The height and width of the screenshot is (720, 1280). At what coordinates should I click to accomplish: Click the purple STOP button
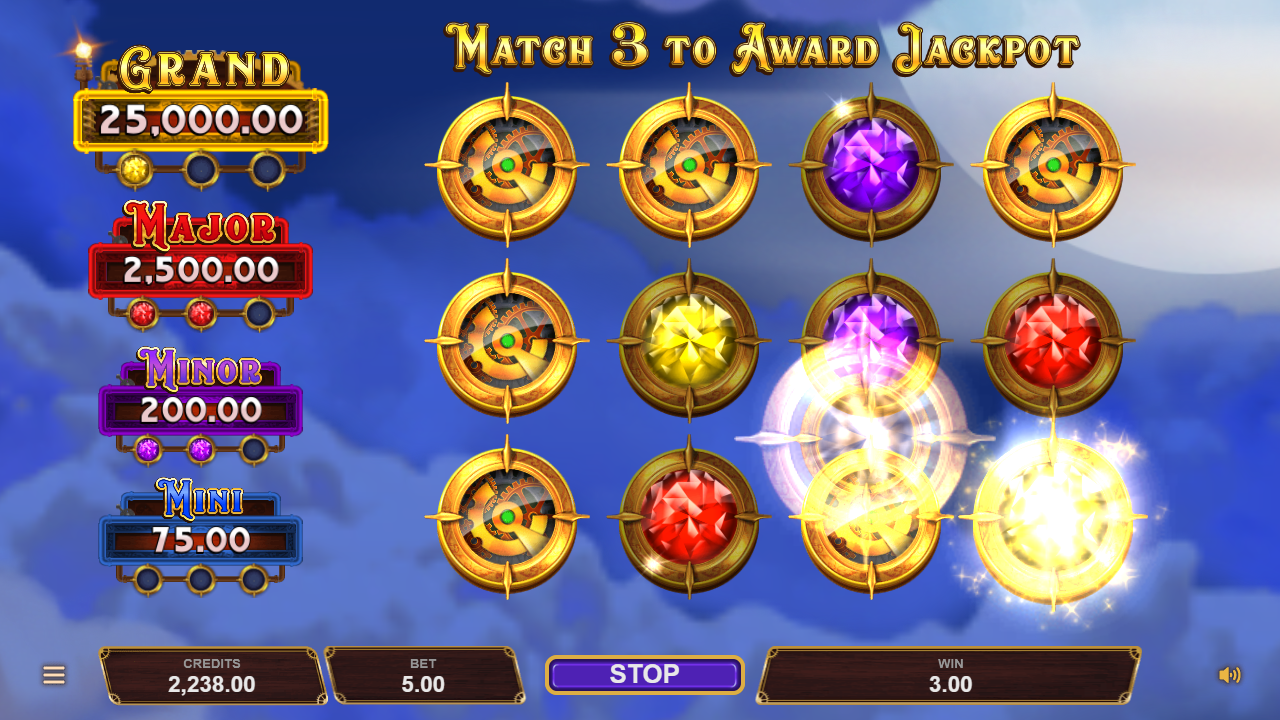coord(644,675)
